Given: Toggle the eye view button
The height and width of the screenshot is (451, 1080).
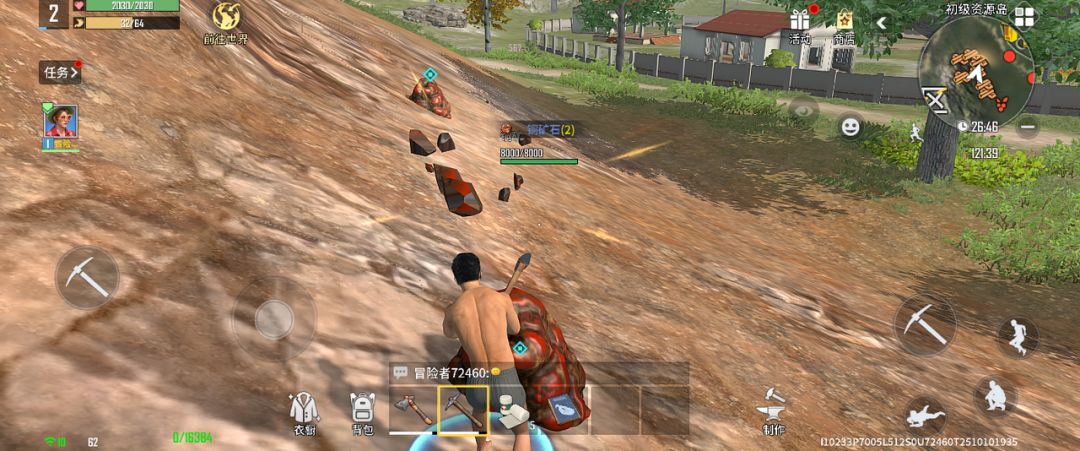Looking at the screenshot, I should (802, 110).
